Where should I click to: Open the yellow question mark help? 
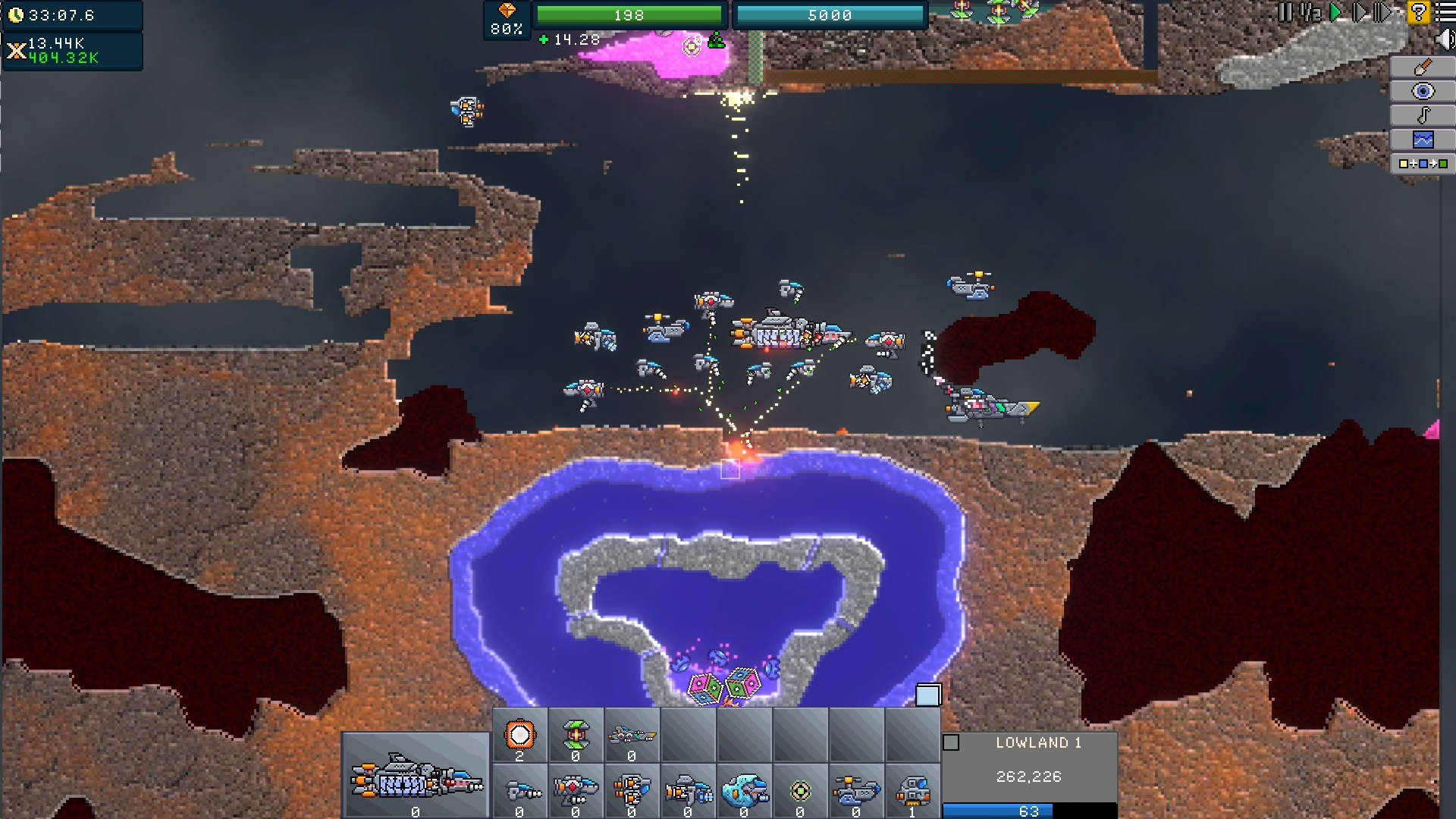pyautogui.click(x=1418, y=12)
